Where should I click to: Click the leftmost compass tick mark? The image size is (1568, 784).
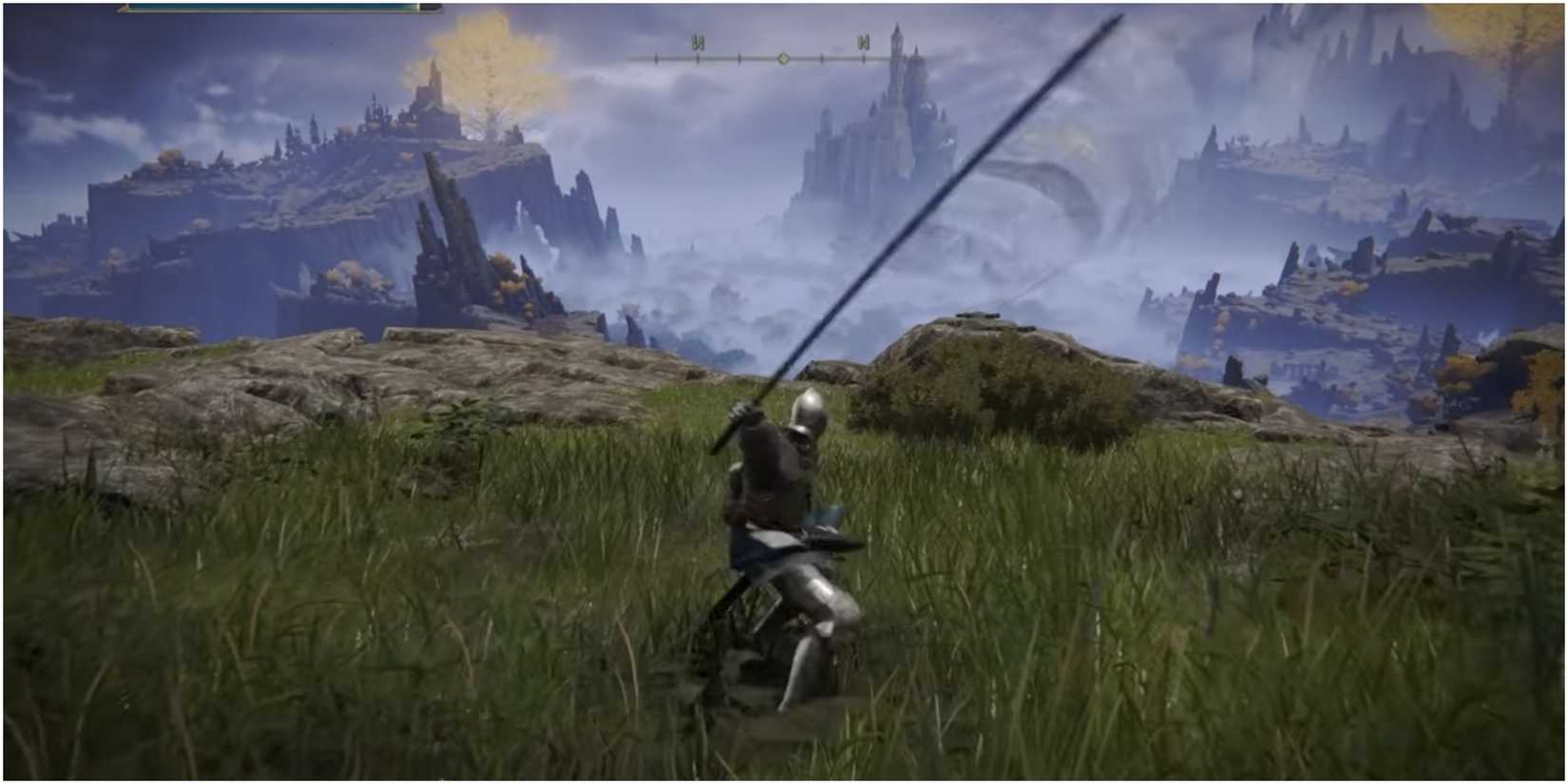(x=656, y=59)
